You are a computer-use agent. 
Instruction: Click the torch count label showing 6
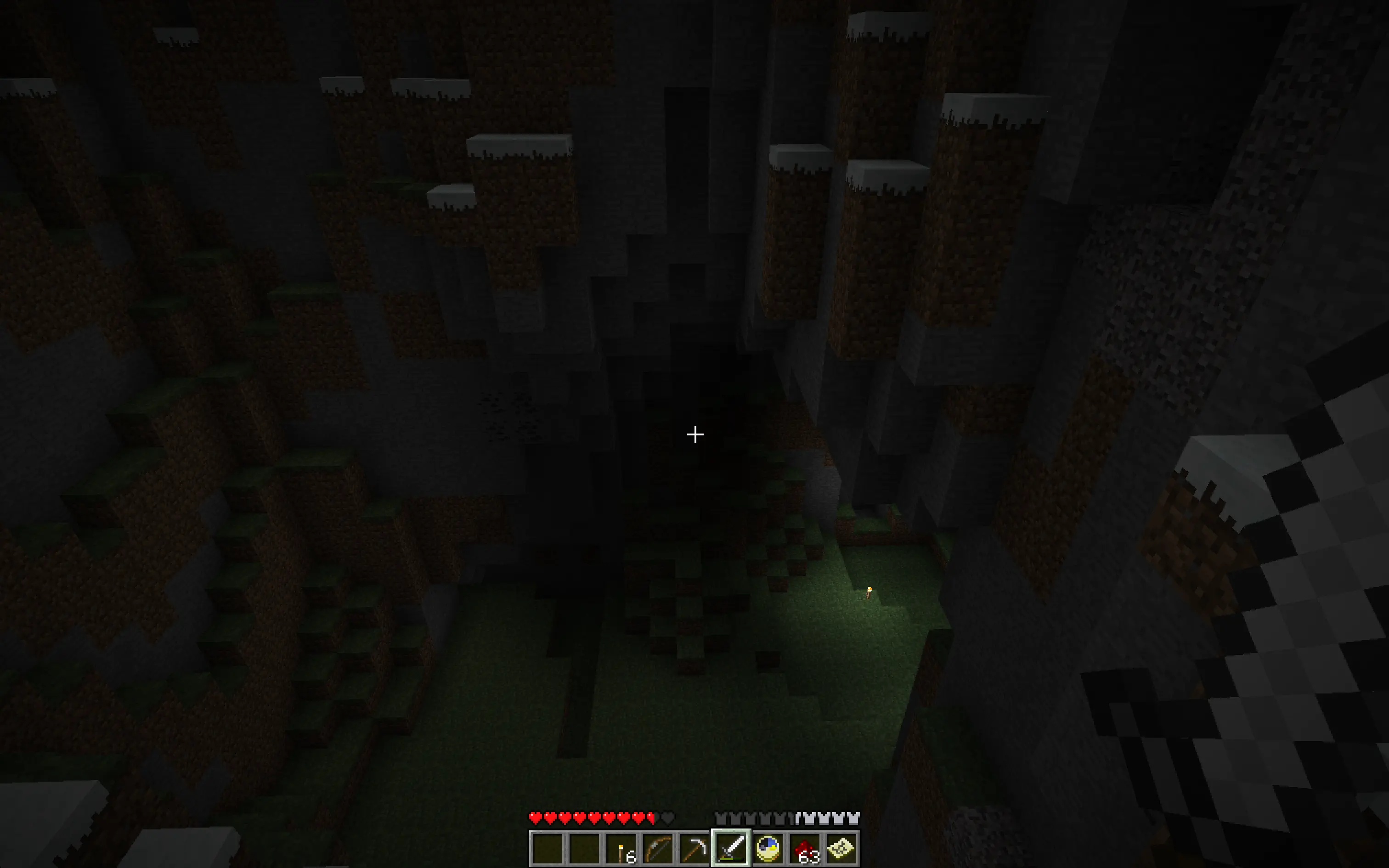click(630, 859)
